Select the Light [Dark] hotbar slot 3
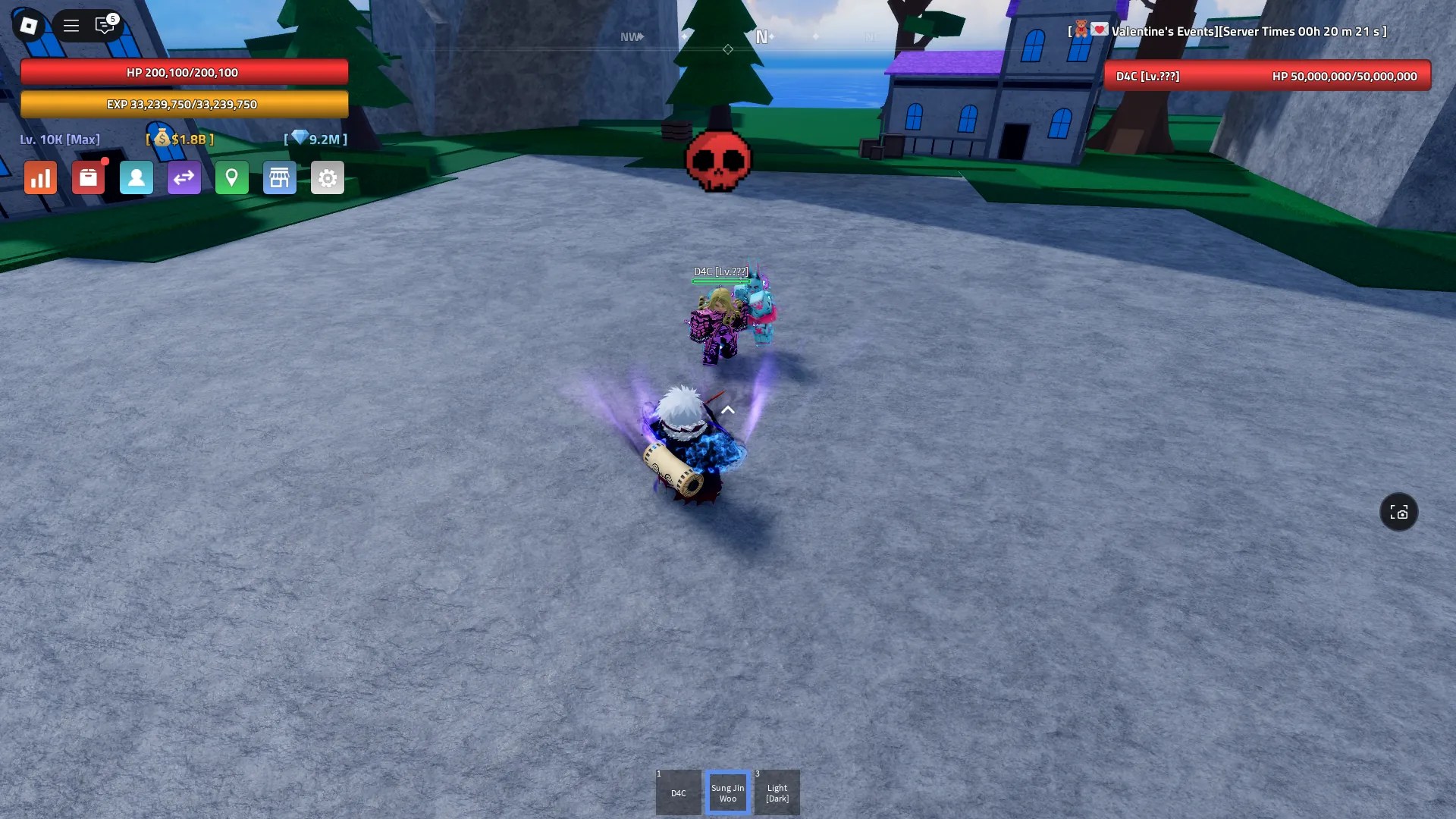This screenshot has height=819, width=1456. coord(777,792)
